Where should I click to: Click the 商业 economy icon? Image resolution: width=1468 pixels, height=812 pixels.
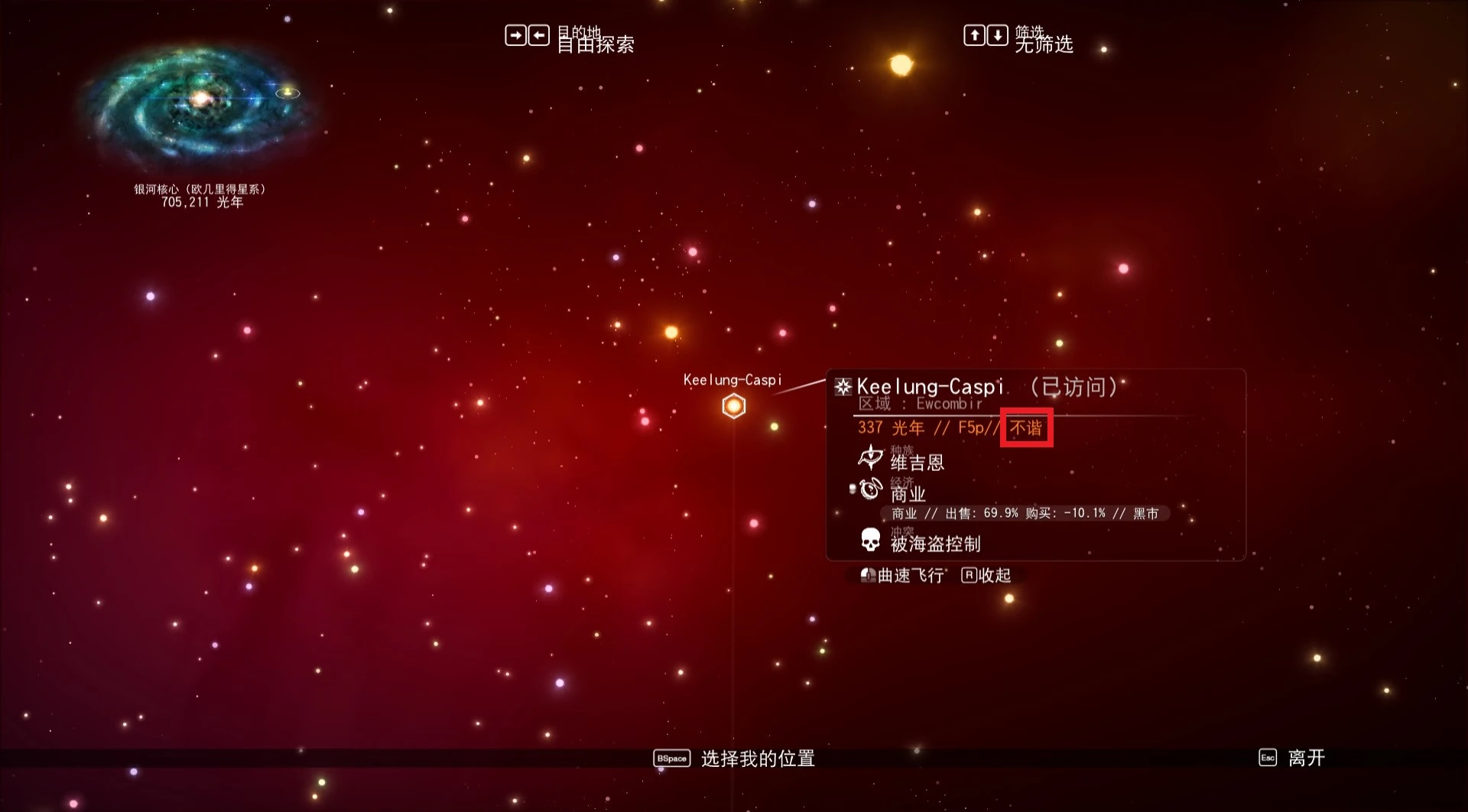pos(869,490)
